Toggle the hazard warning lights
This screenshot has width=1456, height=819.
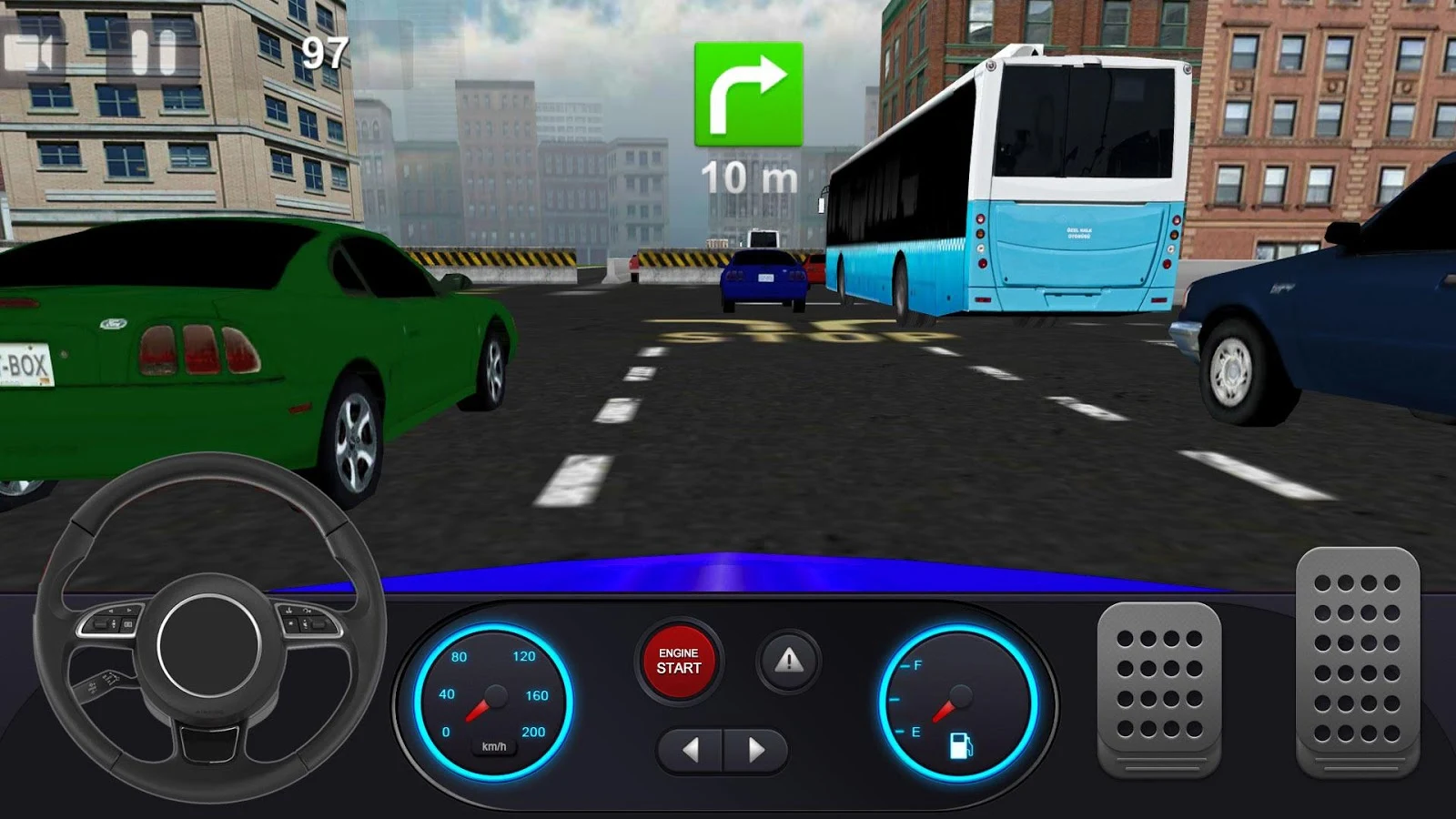pyautogui.click(x=788, y=662)
